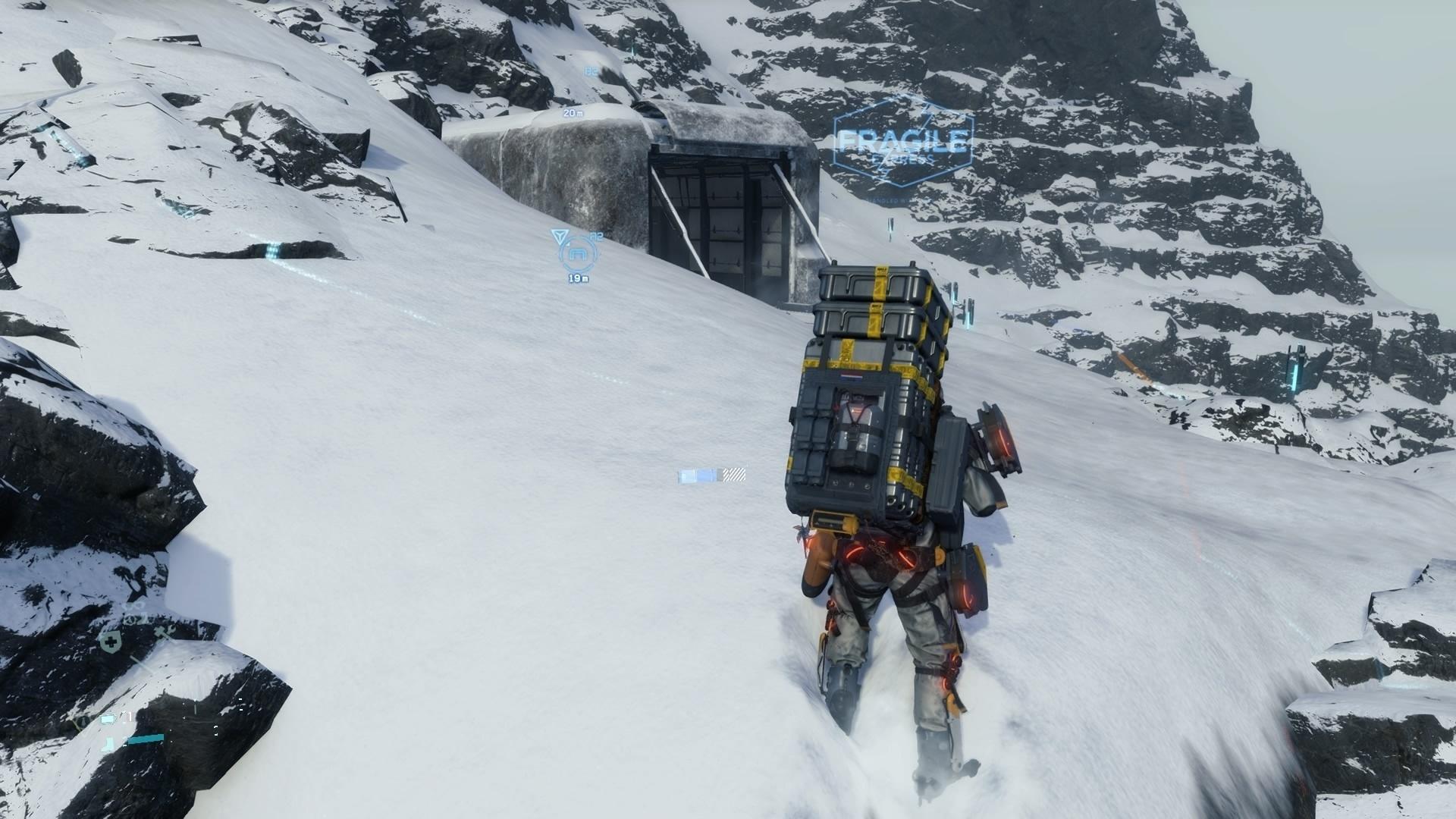This screenshot has height=819, width=1456.
Task: Expand the 19m structure distance indicator
Action: pyautogui.click(x=579, y=277)
